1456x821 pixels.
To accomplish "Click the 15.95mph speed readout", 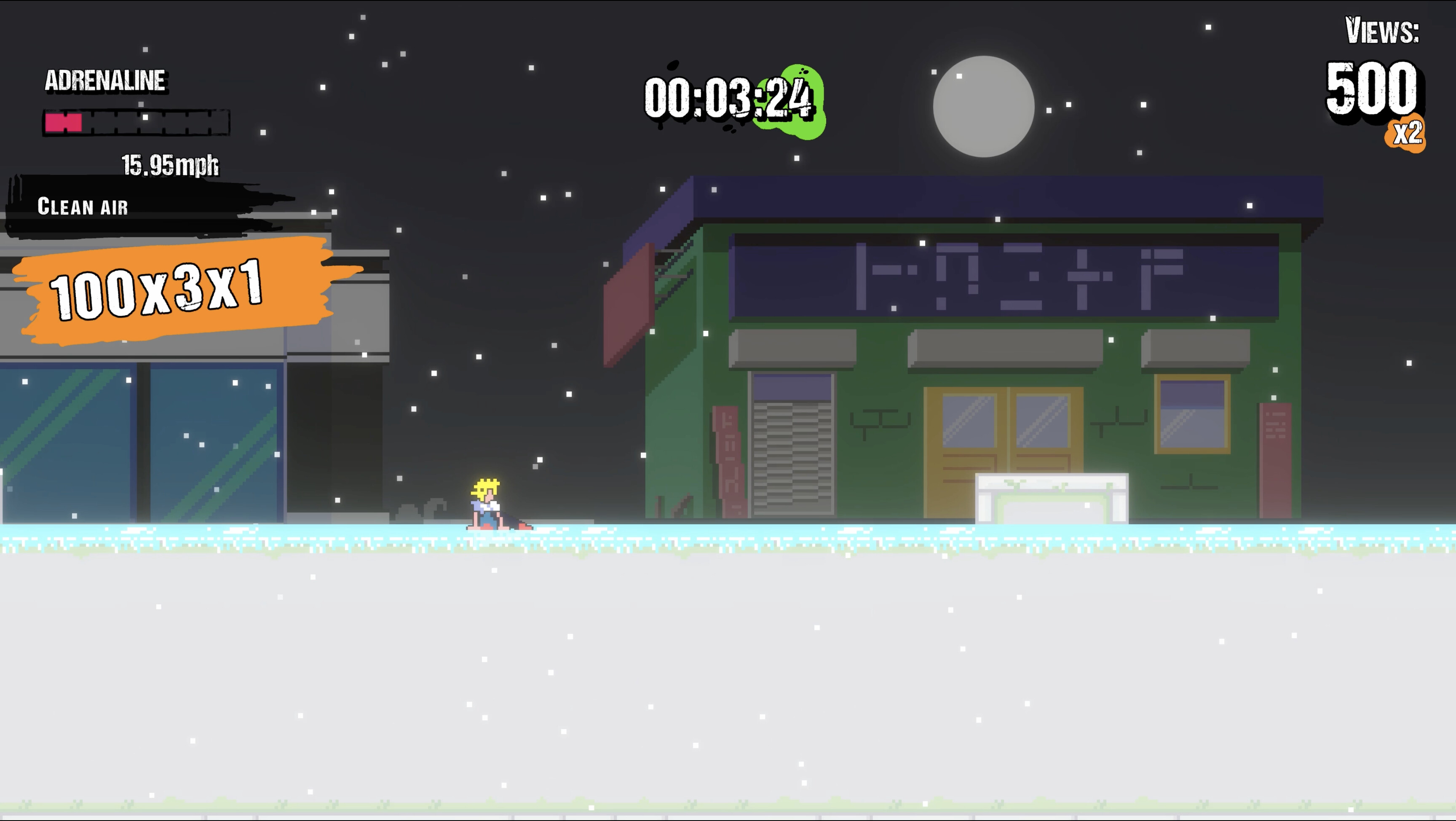I will click(x=169, y=166).
